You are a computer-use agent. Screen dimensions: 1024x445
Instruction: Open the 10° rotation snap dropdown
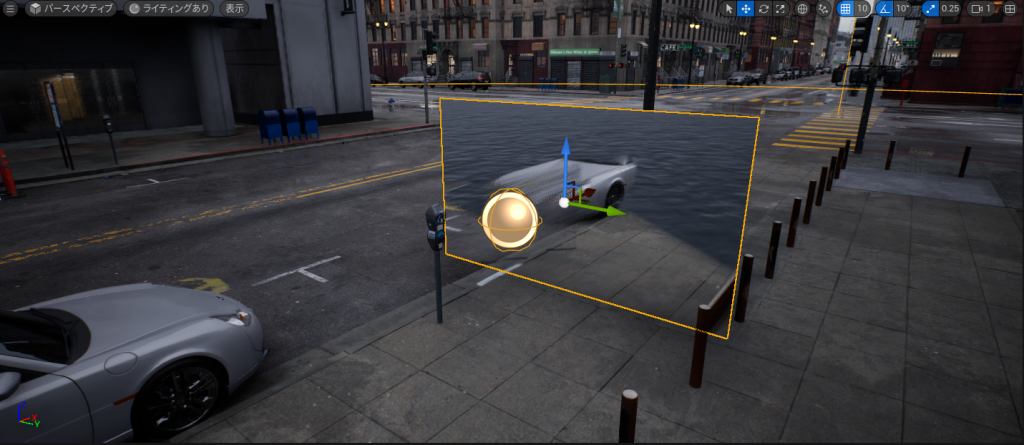point(905,8)
